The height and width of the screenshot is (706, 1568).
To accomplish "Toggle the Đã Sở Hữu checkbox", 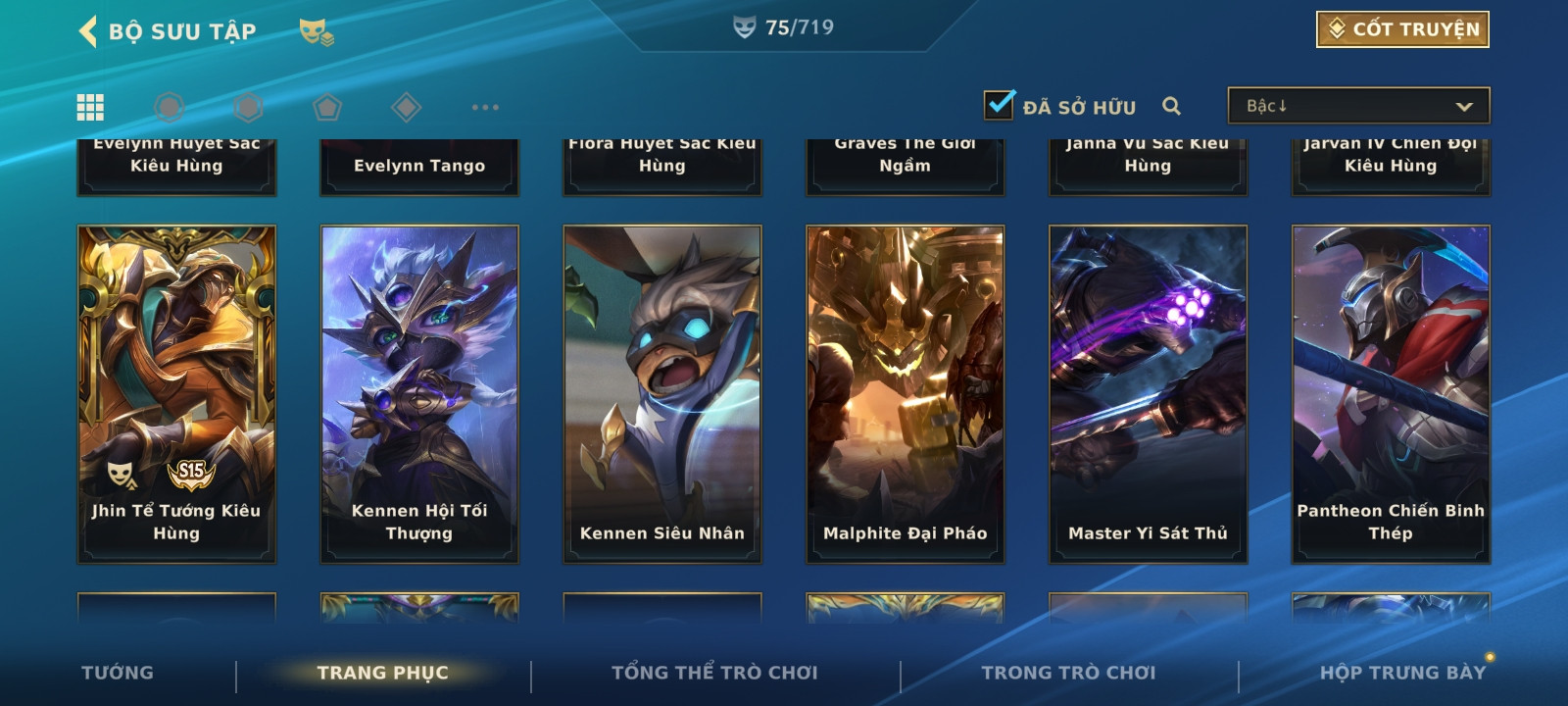I will coord(1000,105).
